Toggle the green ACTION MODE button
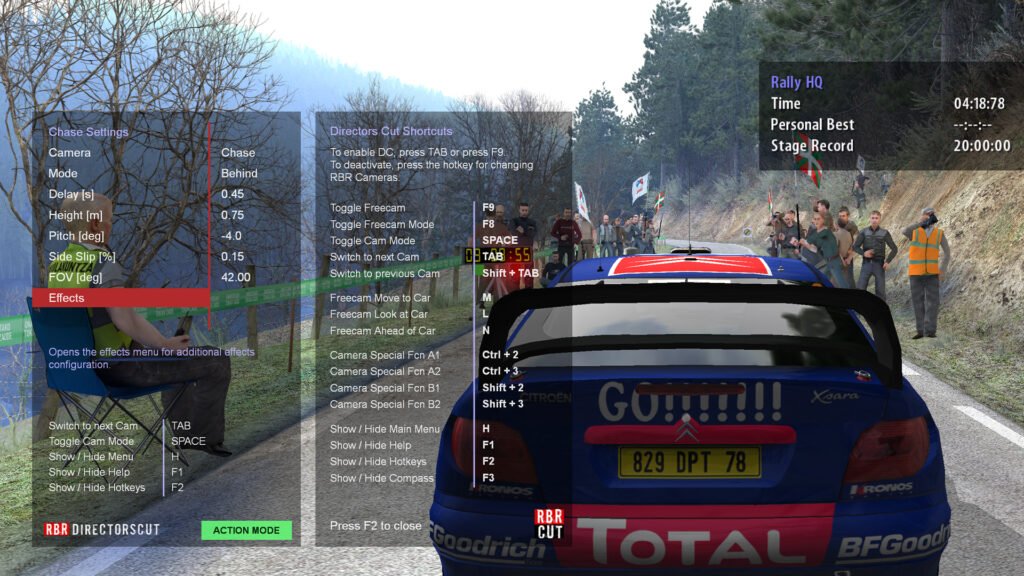The width and height of the screenshot is (1024, 576). [x=246, y=530]
